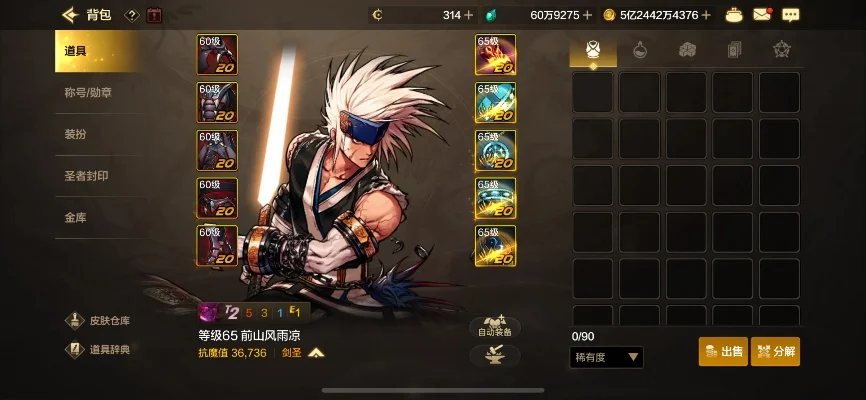Open the 道具辞典 item dictionary
The width and height of the screenshot is (866, 400).
pyautogui.click(x=98, y=349)
